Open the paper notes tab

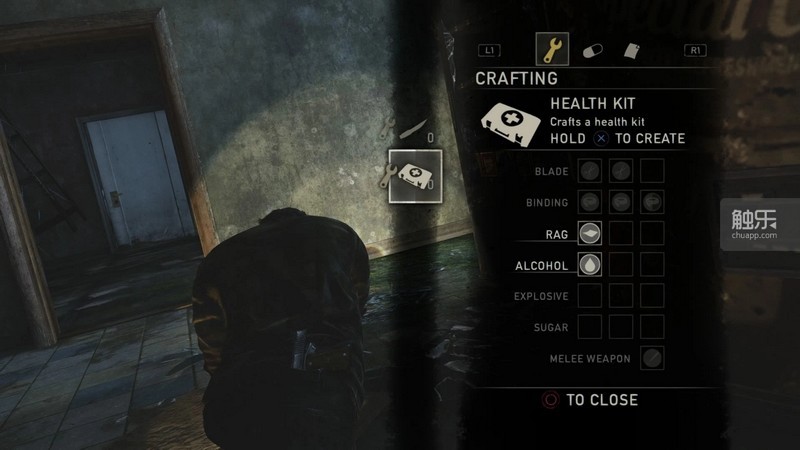pos(632,49)
